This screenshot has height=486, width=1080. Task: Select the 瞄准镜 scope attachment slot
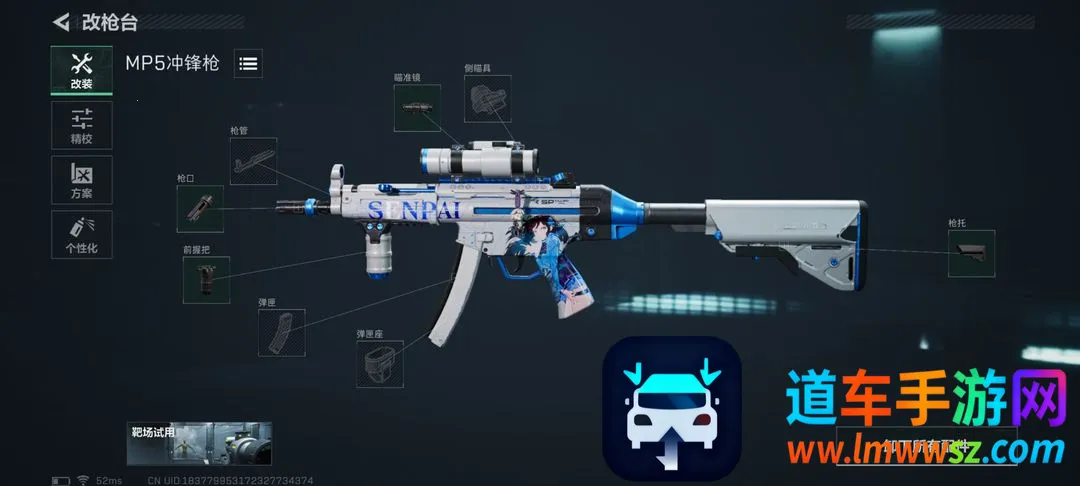417,108
